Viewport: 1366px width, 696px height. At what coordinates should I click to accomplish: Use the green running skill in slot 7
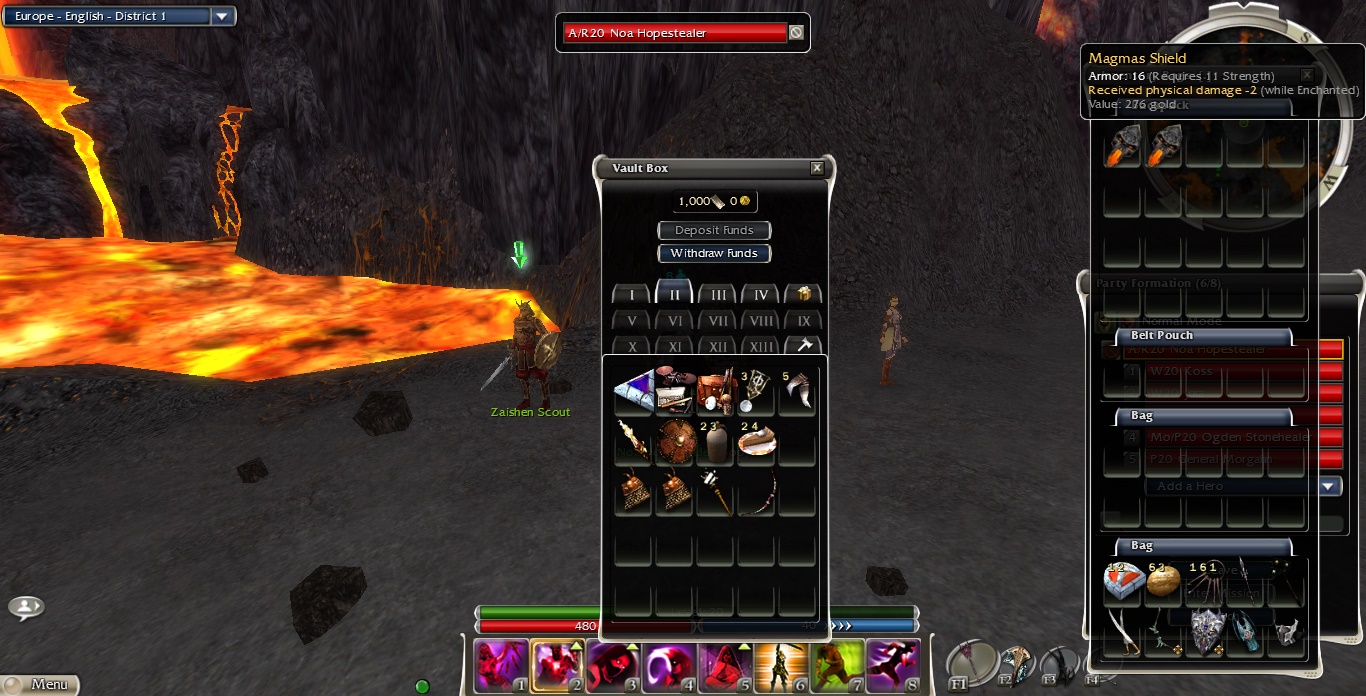(x=838, y=665)
